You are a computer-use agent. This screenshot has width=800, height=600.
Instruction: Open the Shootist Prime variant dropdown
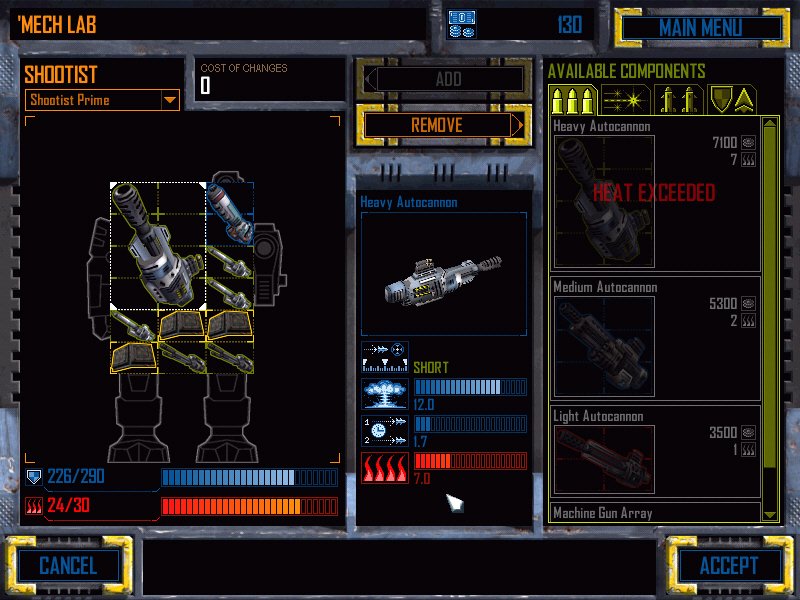pos(169,100)
